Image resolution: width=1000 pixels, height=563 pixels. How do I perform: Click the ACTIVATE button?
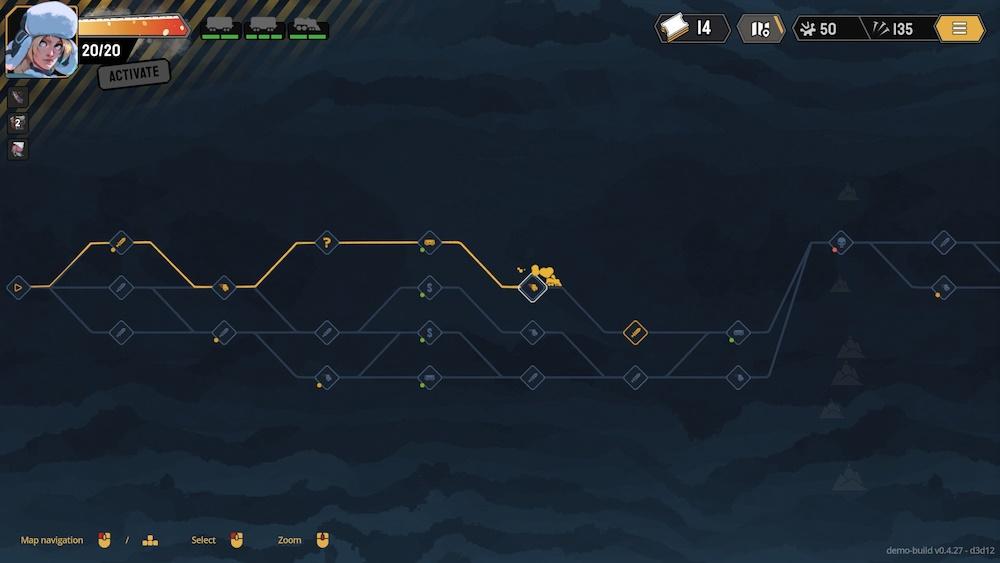click(x=134, y=74)
